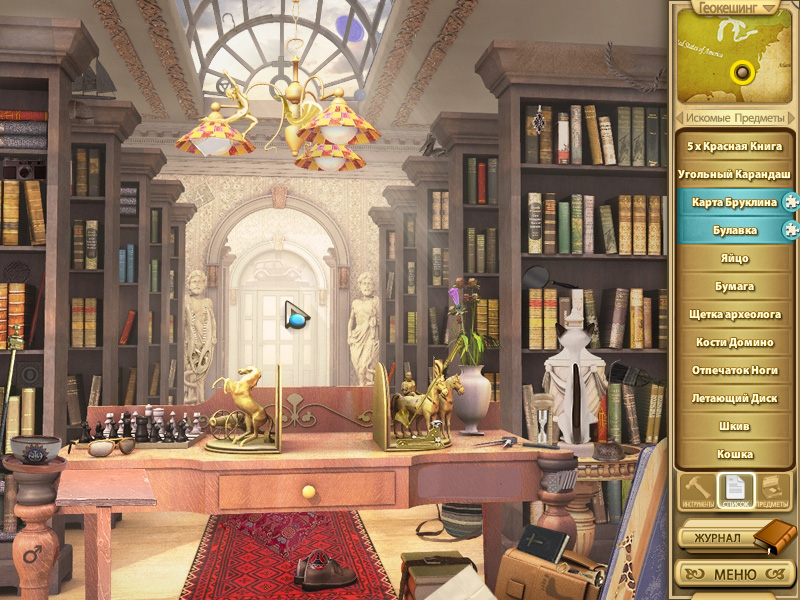
Task: Switch to the Список tab
Action: (x=736, y=491)
